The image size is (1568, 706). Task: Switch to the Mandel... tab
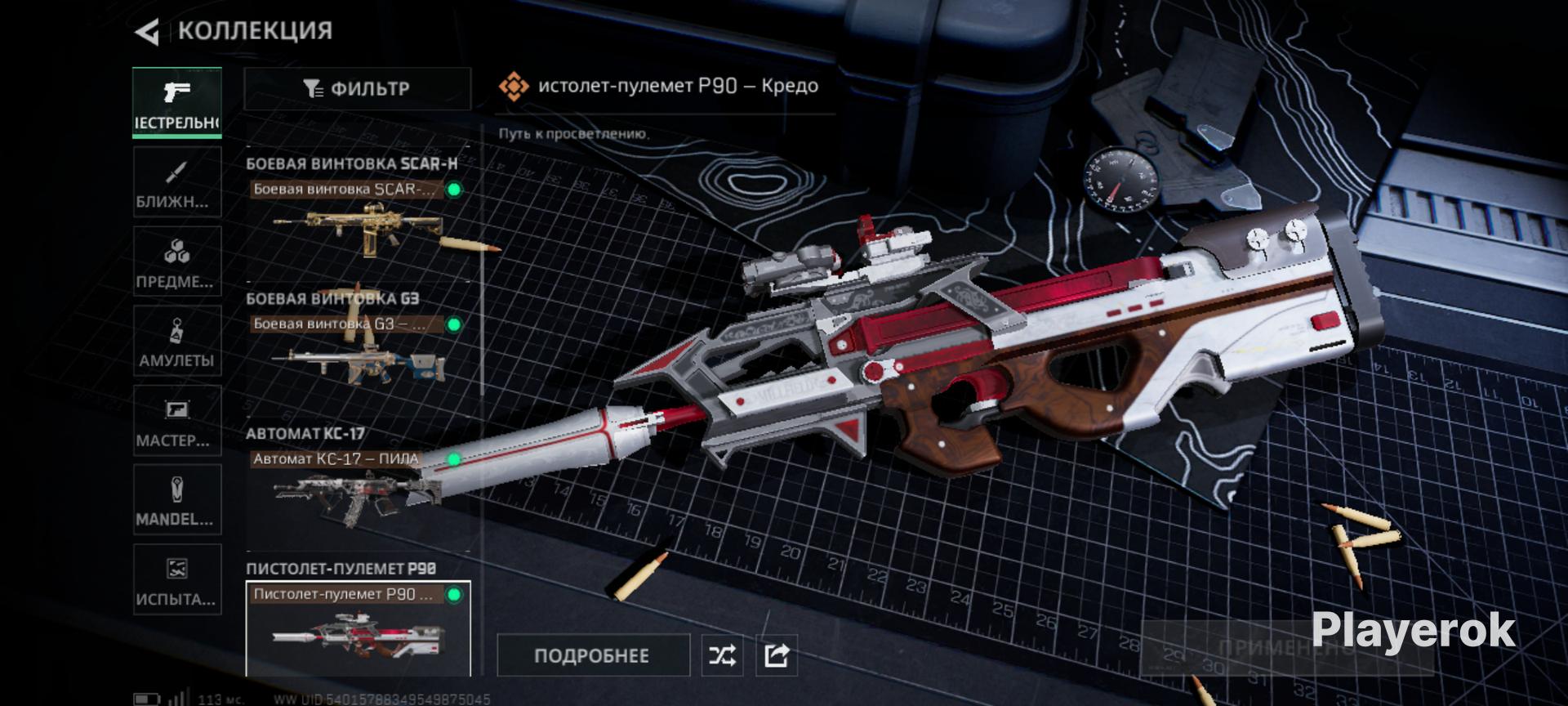[x=176, y=499]
